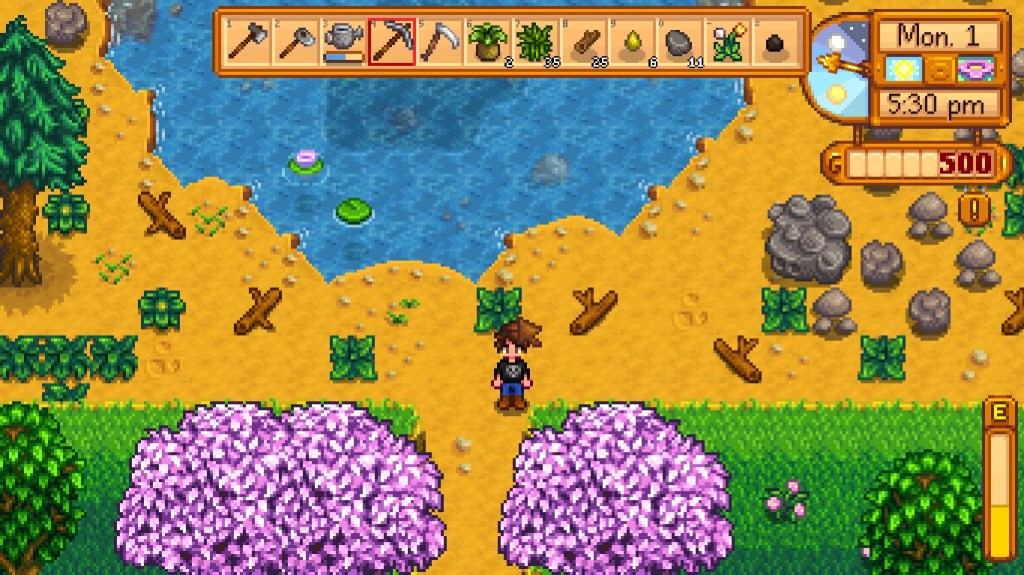Viewport: 1024px width, 575px height.
Task: Equip the hoe from the toolbar
Action: [293, 42]
